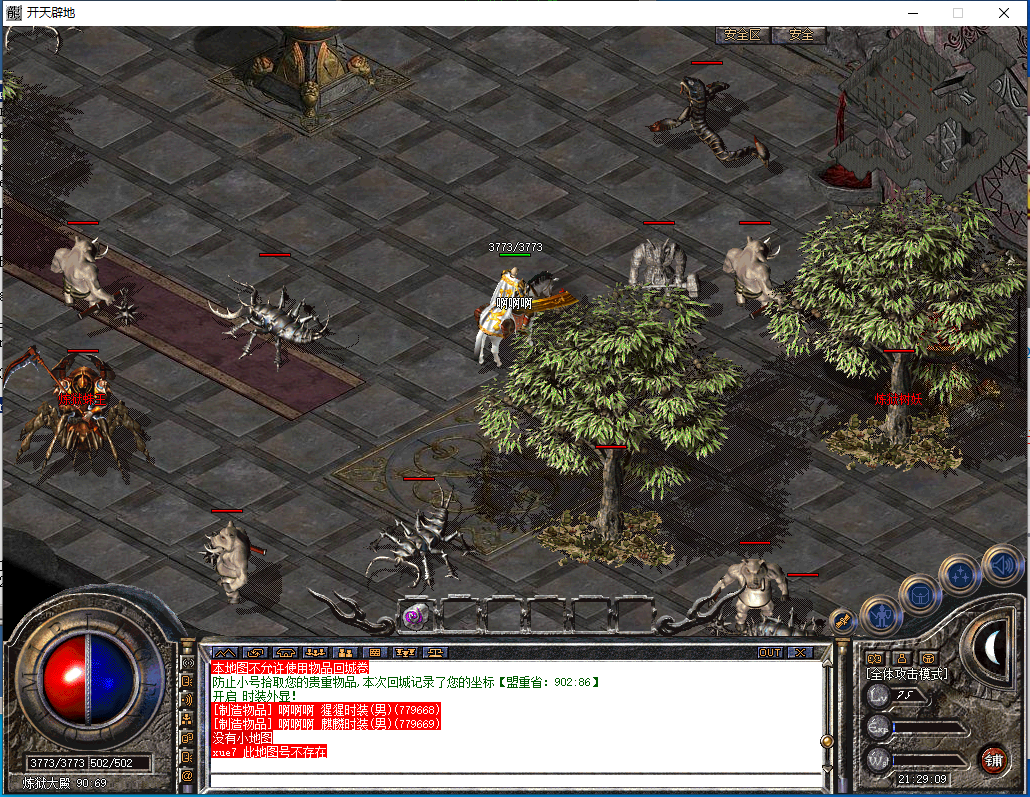This screenshot has width=1030, height=797.
Task: Click the balance scale chat toolbar icon
Action: tap(435, 652)
